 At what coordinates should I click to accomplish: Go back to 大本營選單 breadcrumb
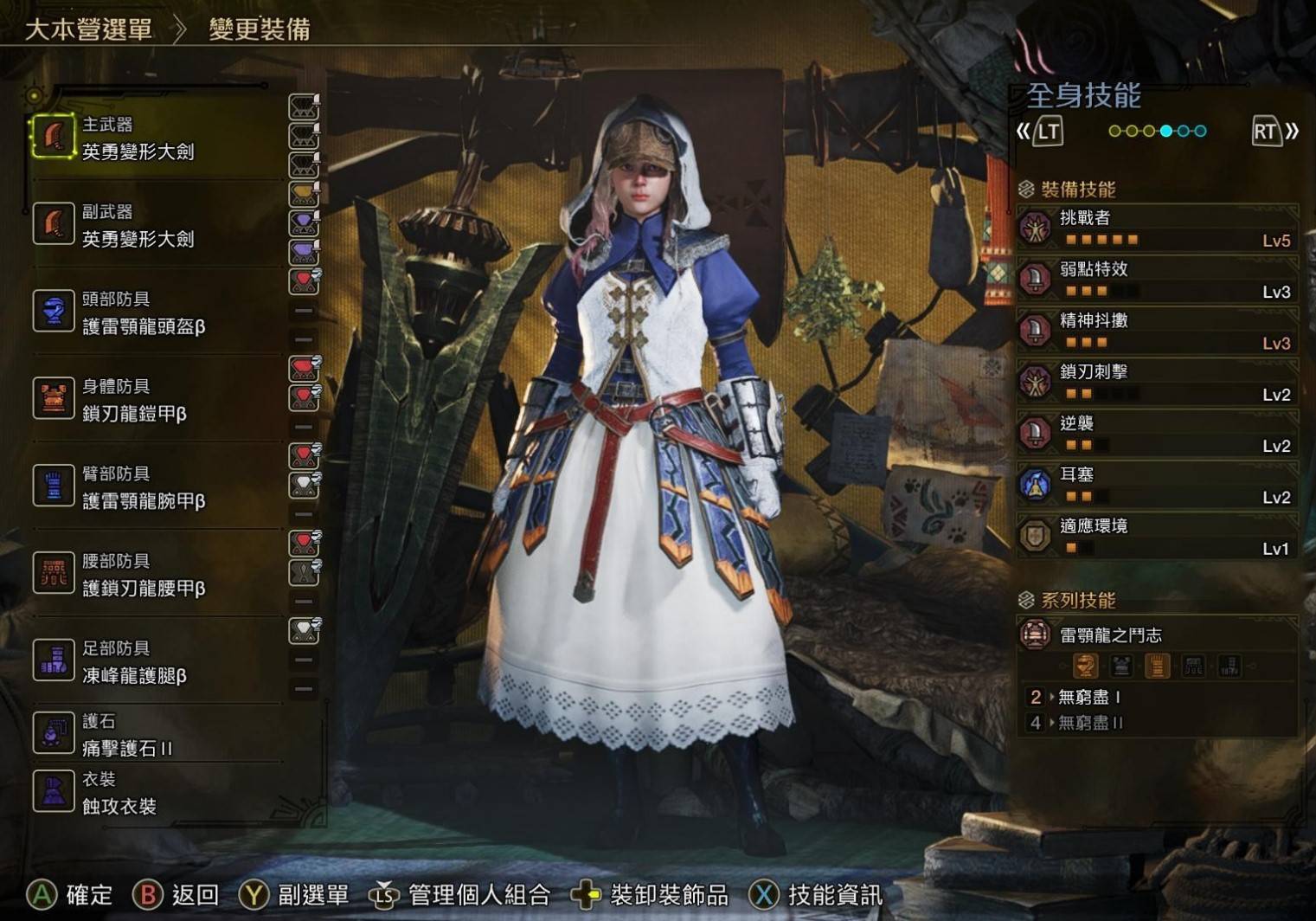tap(88, 29)
